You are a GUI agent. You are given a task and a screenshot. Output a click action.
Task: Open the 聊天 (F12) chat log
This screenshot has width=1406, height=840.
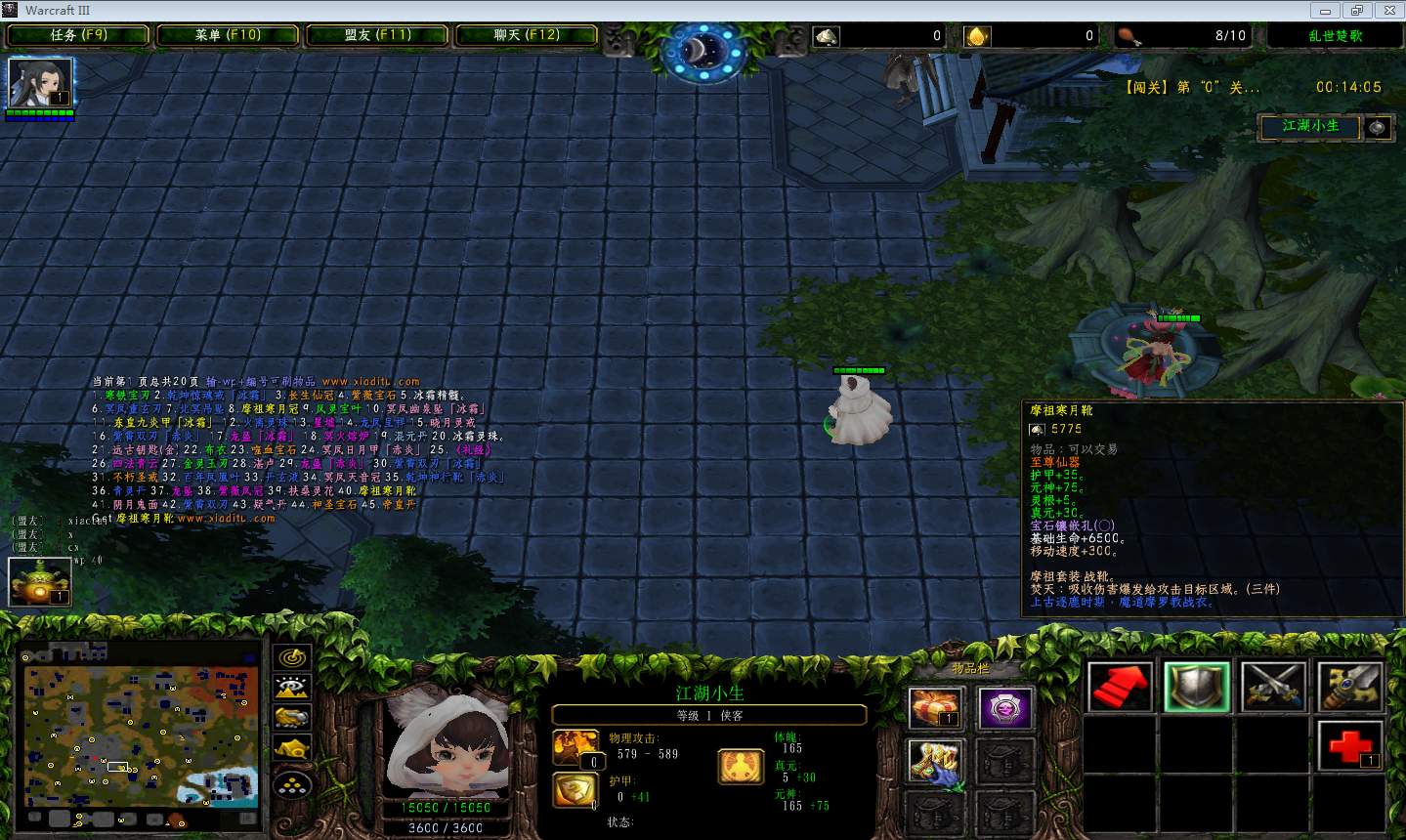pos(527,35)
